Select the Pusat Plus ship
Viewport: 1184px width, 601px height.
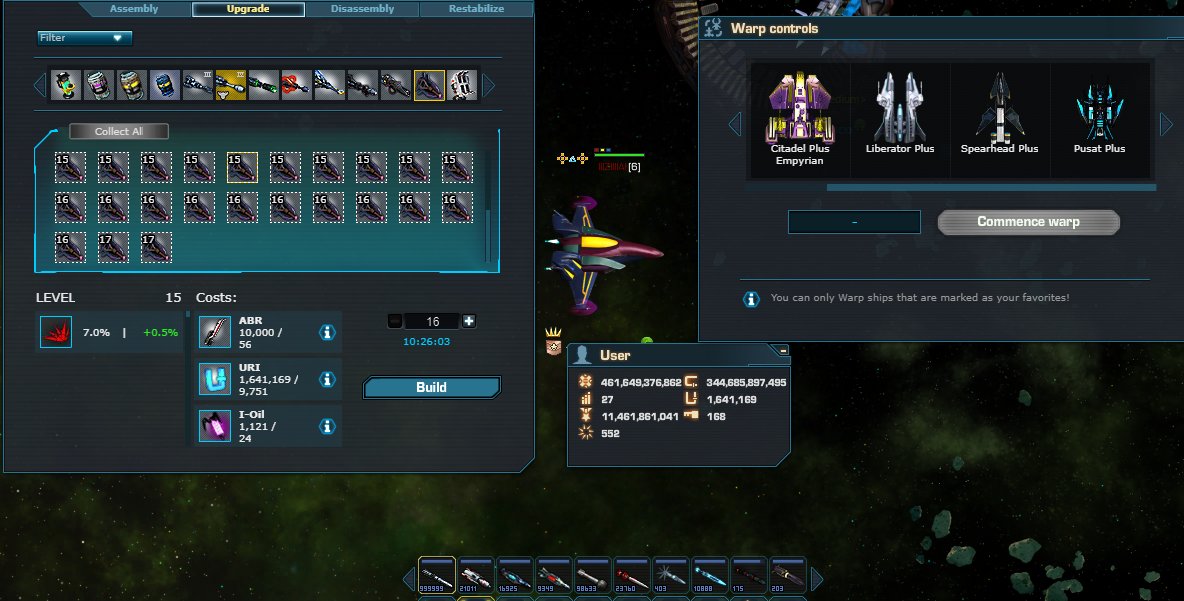click(1100, 115)
